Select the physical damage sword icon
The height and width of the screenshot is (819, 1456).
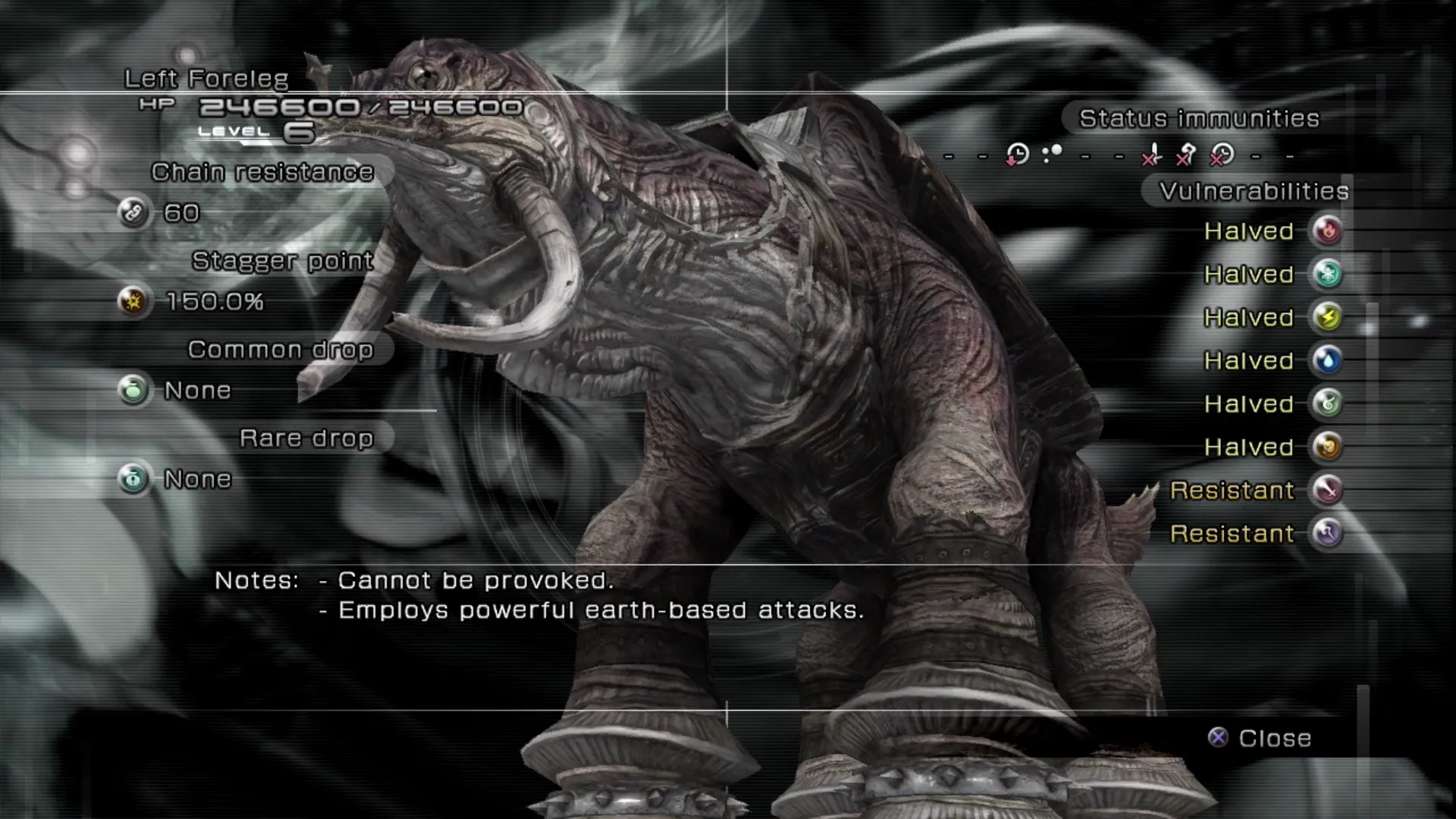(1327, 490)
